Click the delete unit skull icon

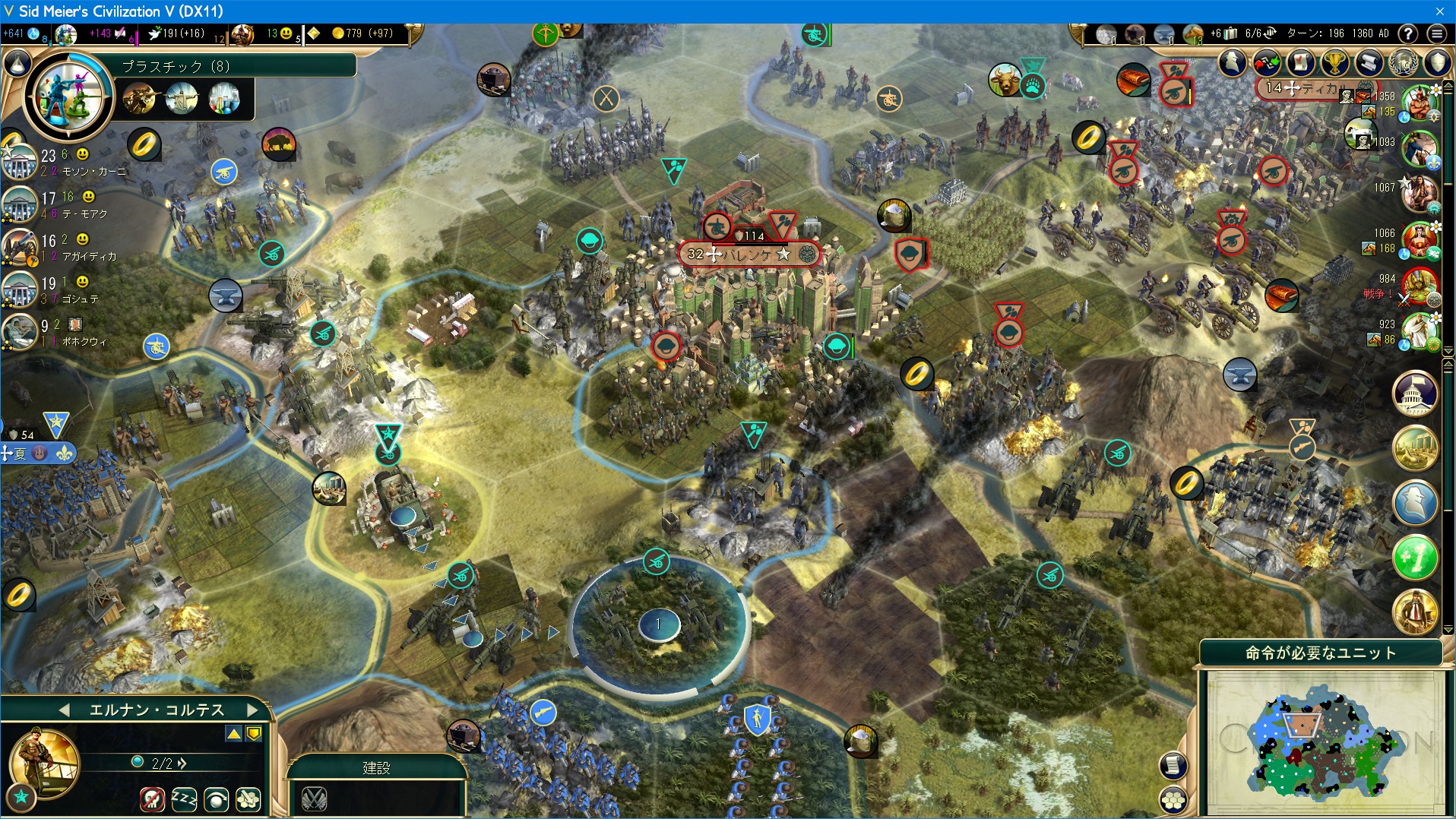[x=152, y=799]
